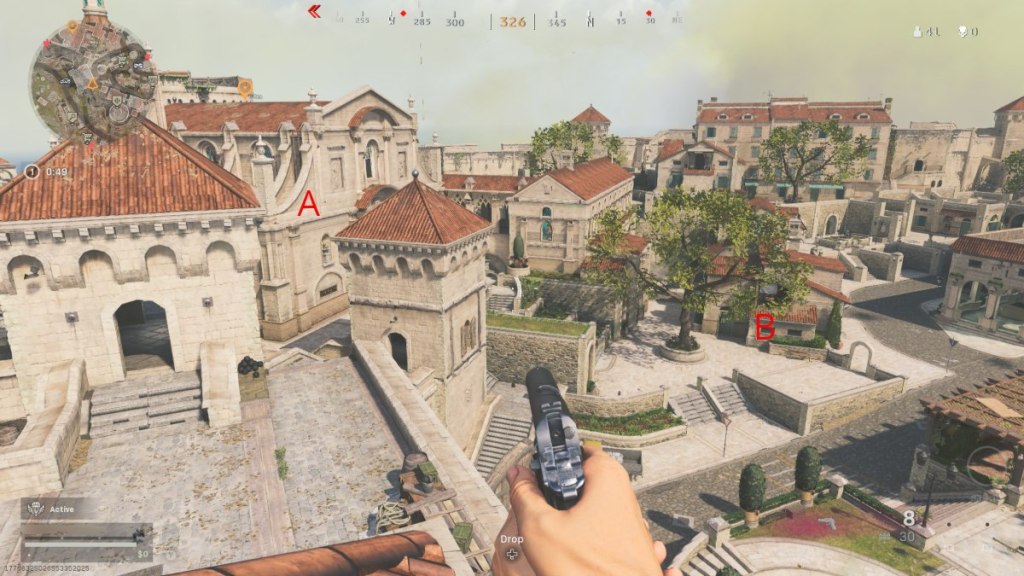Click the red double-chevron icon beside the compass
1024x576 pixels.
point(314,12)
